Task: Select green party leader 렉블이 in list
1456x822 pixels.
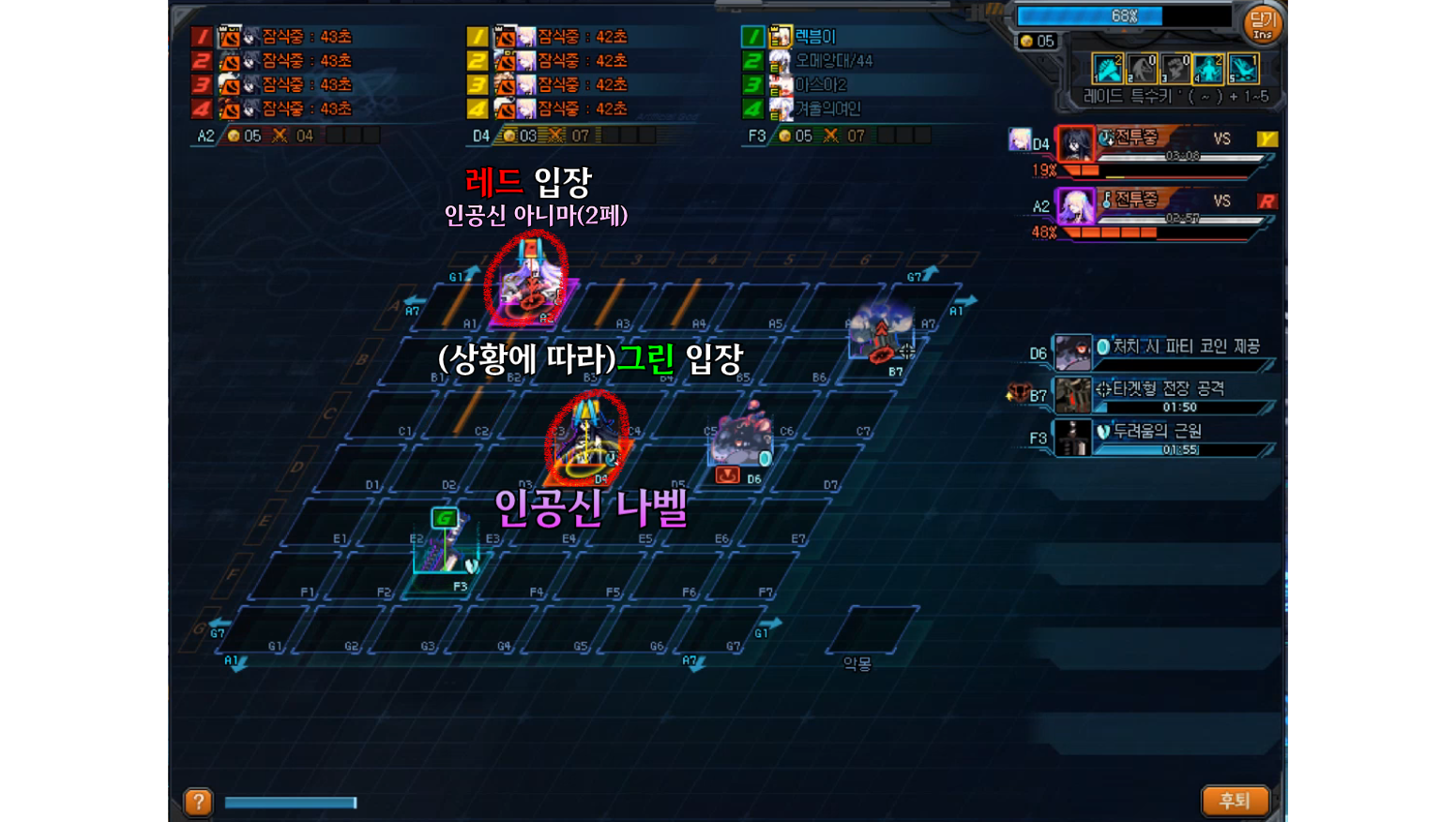Action: pos(814,37)
